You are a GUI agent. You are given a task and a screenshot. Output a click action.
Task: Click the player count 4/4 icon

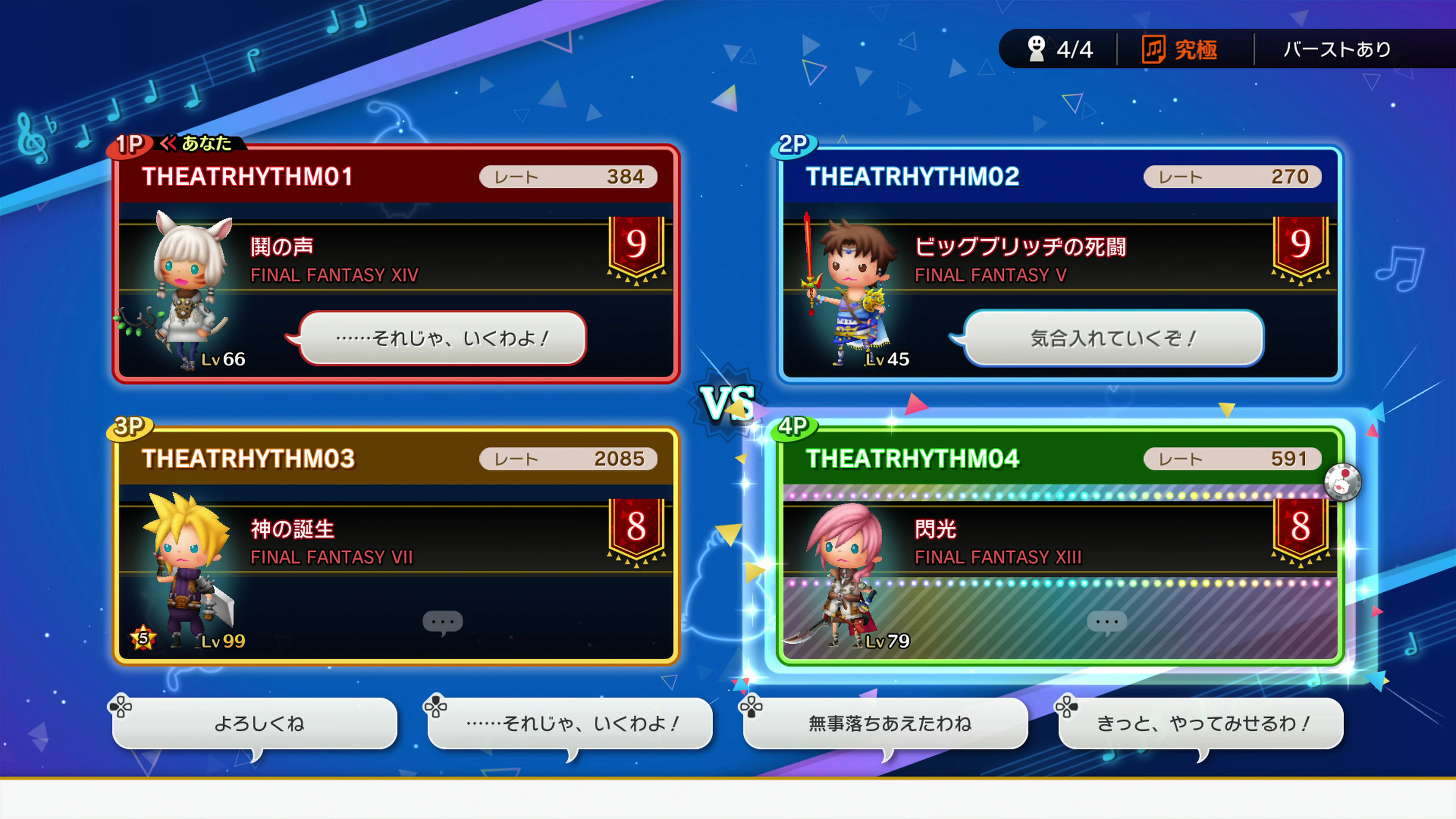point(1038,50)
